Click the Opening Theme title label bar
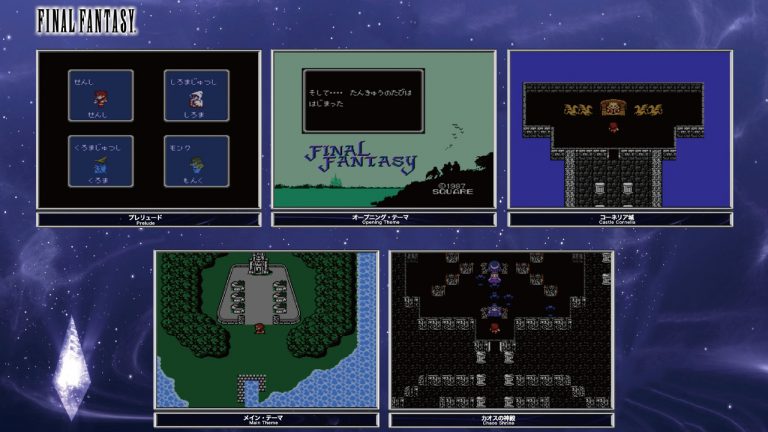 (x=384, y=219)
